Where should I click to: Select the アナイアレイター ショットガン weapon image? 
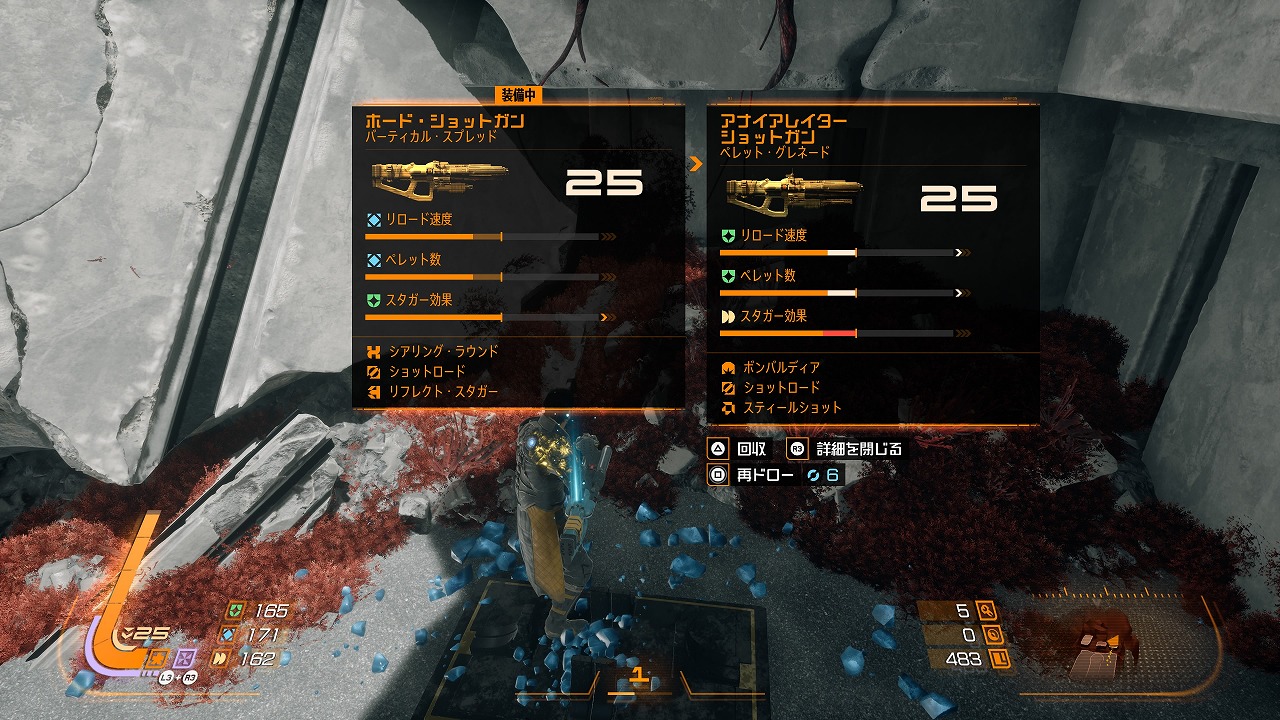[793, 196]
